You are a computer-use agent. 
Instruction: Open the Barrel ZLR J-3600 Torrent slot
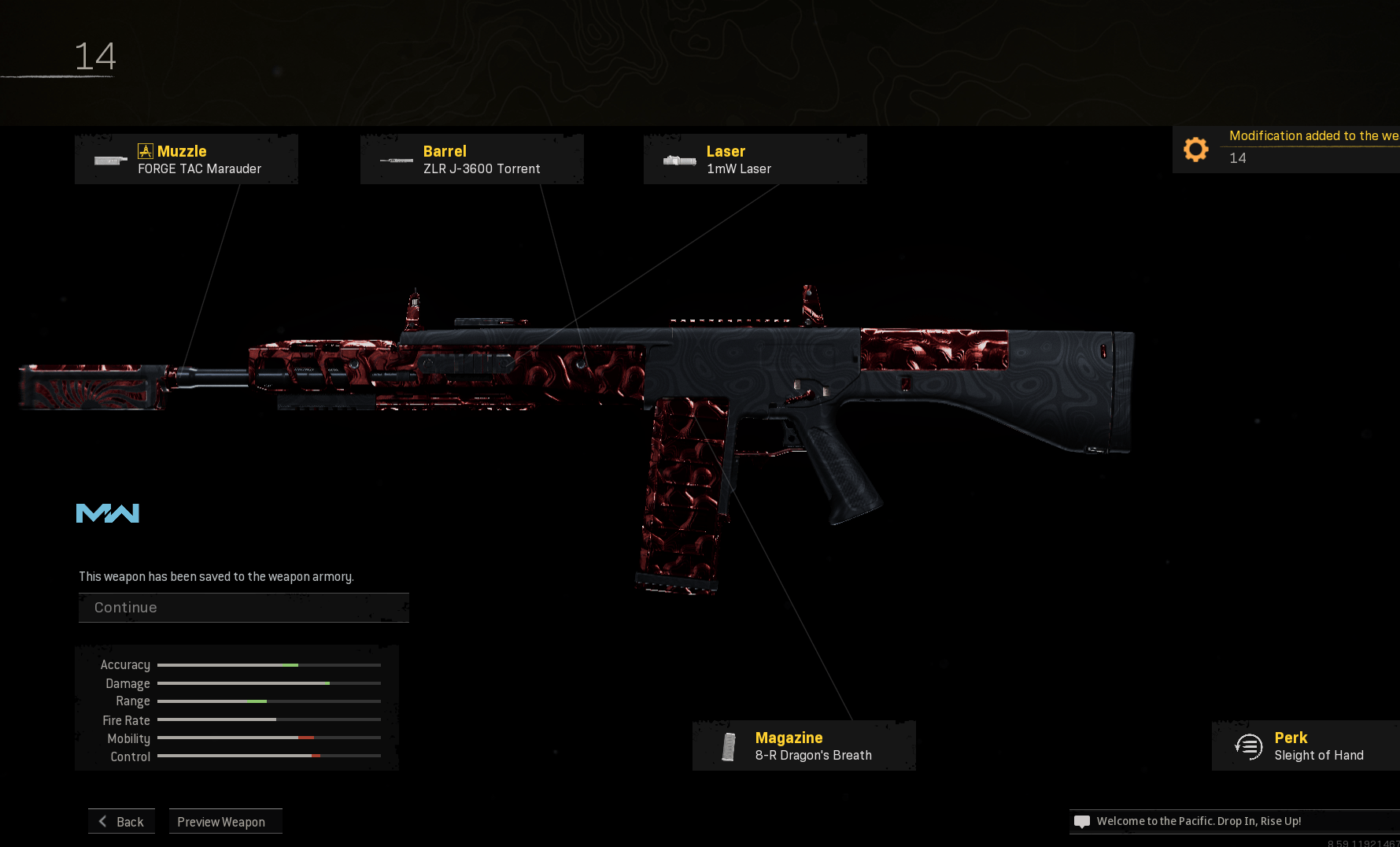click(472, 159)
